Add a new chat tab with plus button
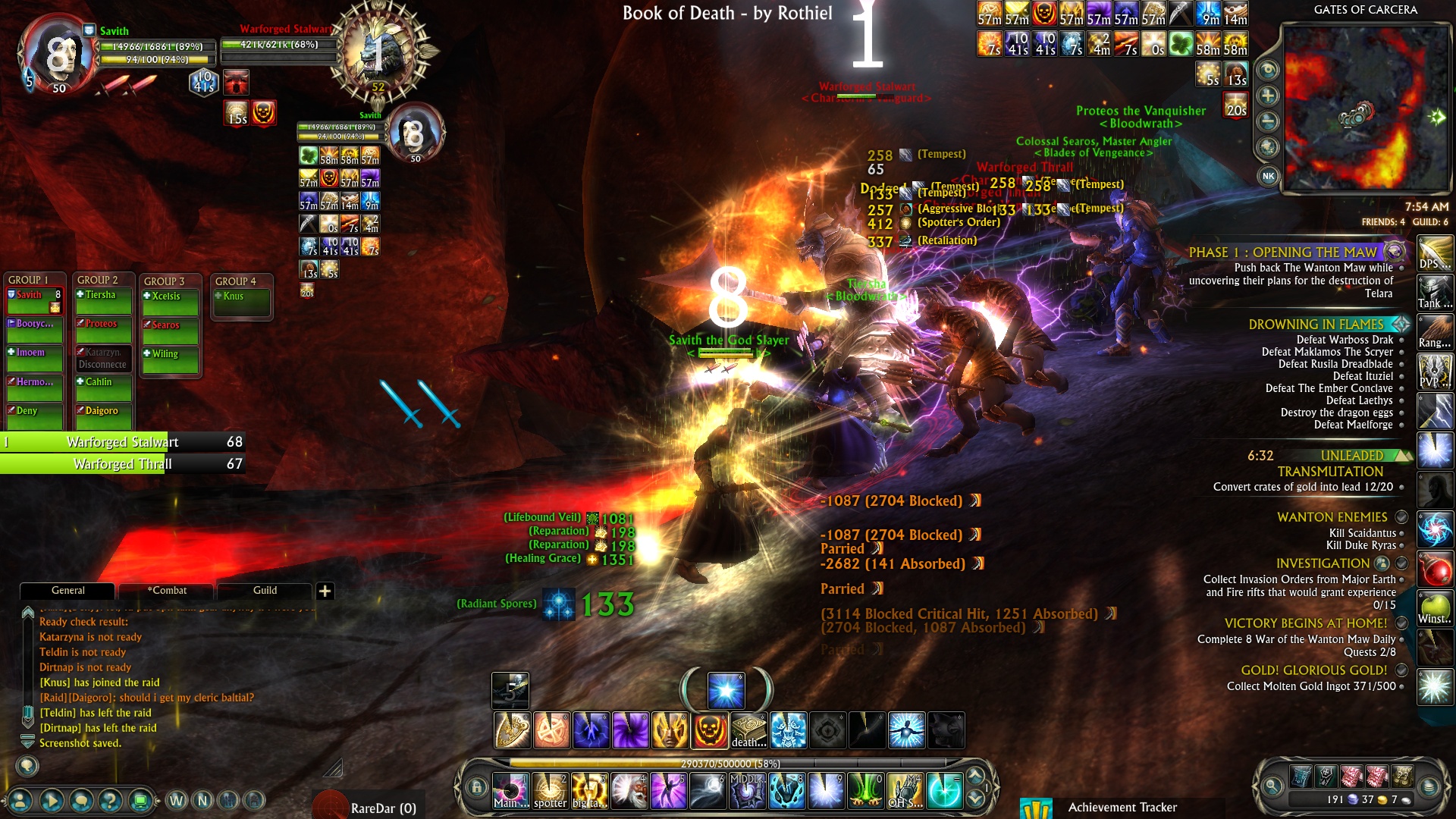Screen dimensions: 1456x819 [325, 591]
